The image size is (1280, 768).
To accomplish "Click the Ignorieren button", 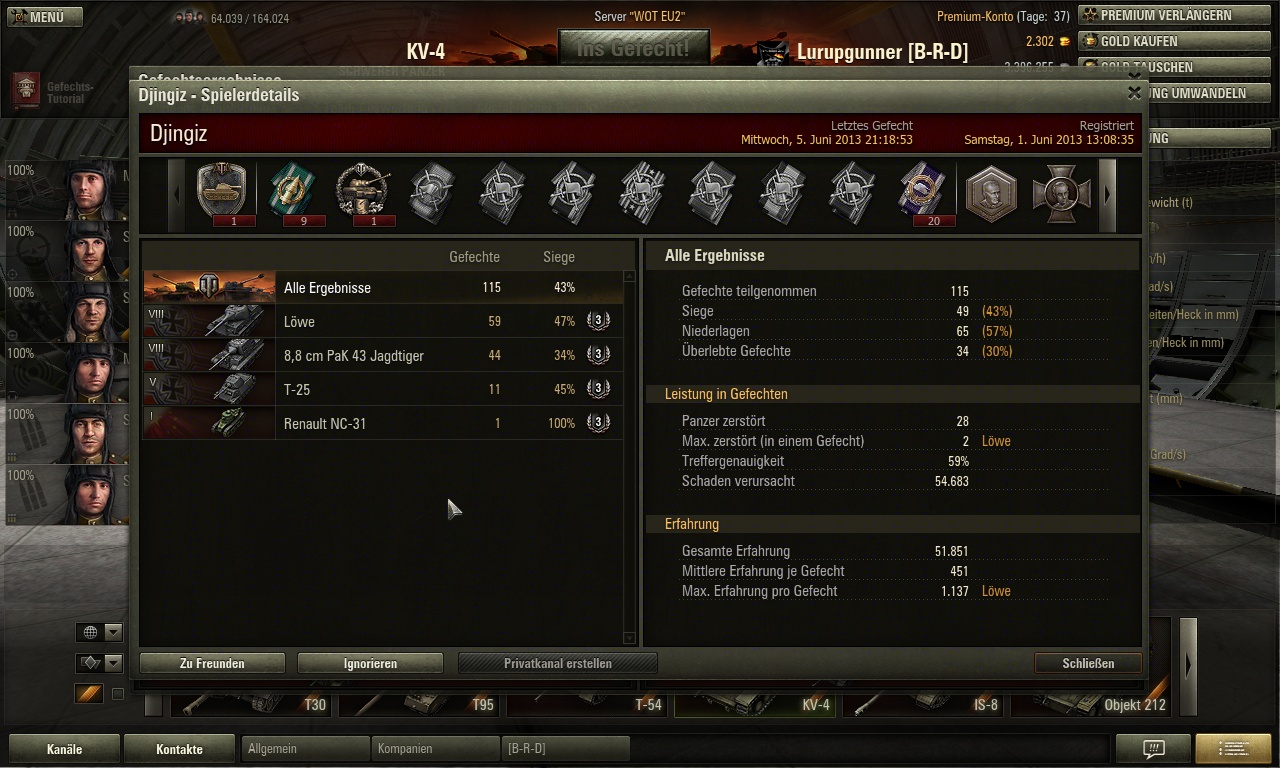I will click(x=370, y=663).
